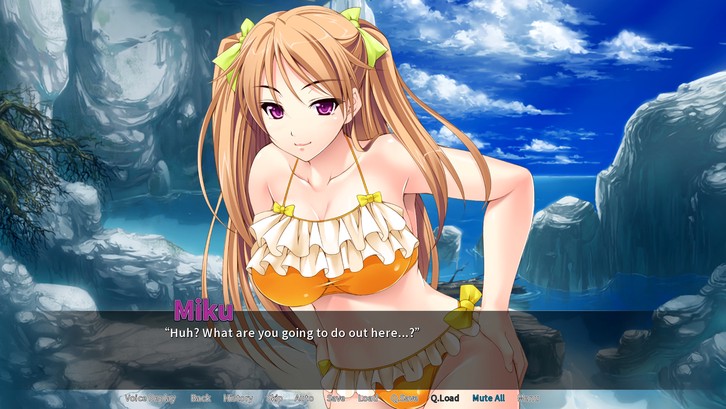
Task: Quick save with Q.Save
Action: point(405,398)
